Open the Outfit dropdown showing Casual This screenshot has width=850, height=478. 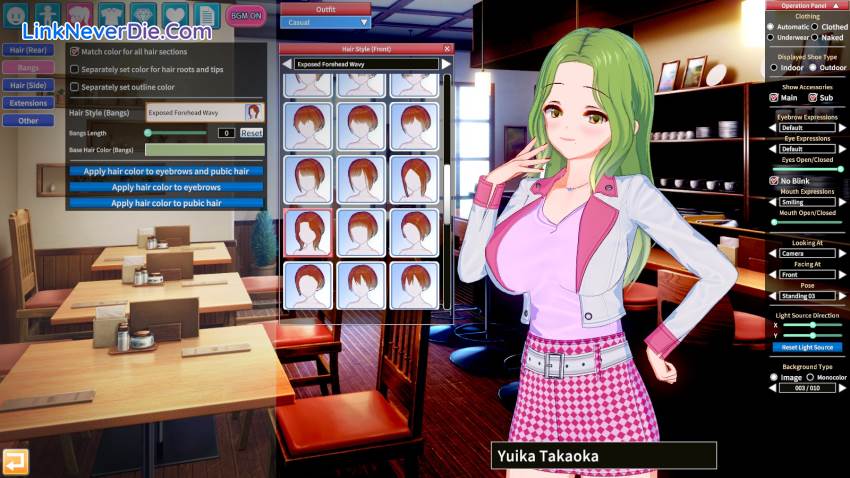tap(324, 22)
